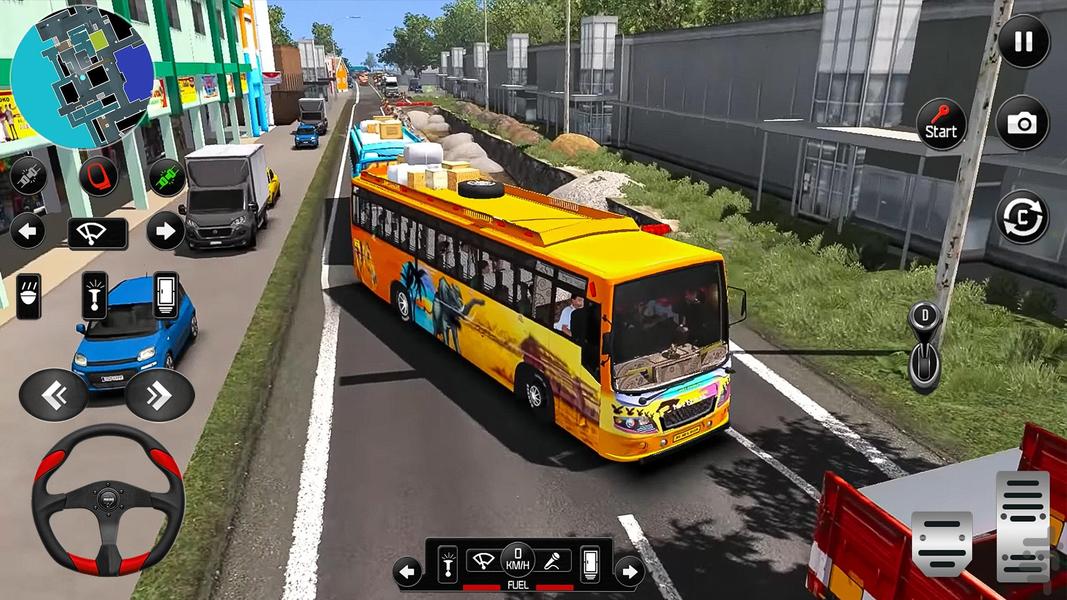The height and width of the screenshot is (600, 1067).
Task: Tap the Start engine key button
Action: pos(941,124)
